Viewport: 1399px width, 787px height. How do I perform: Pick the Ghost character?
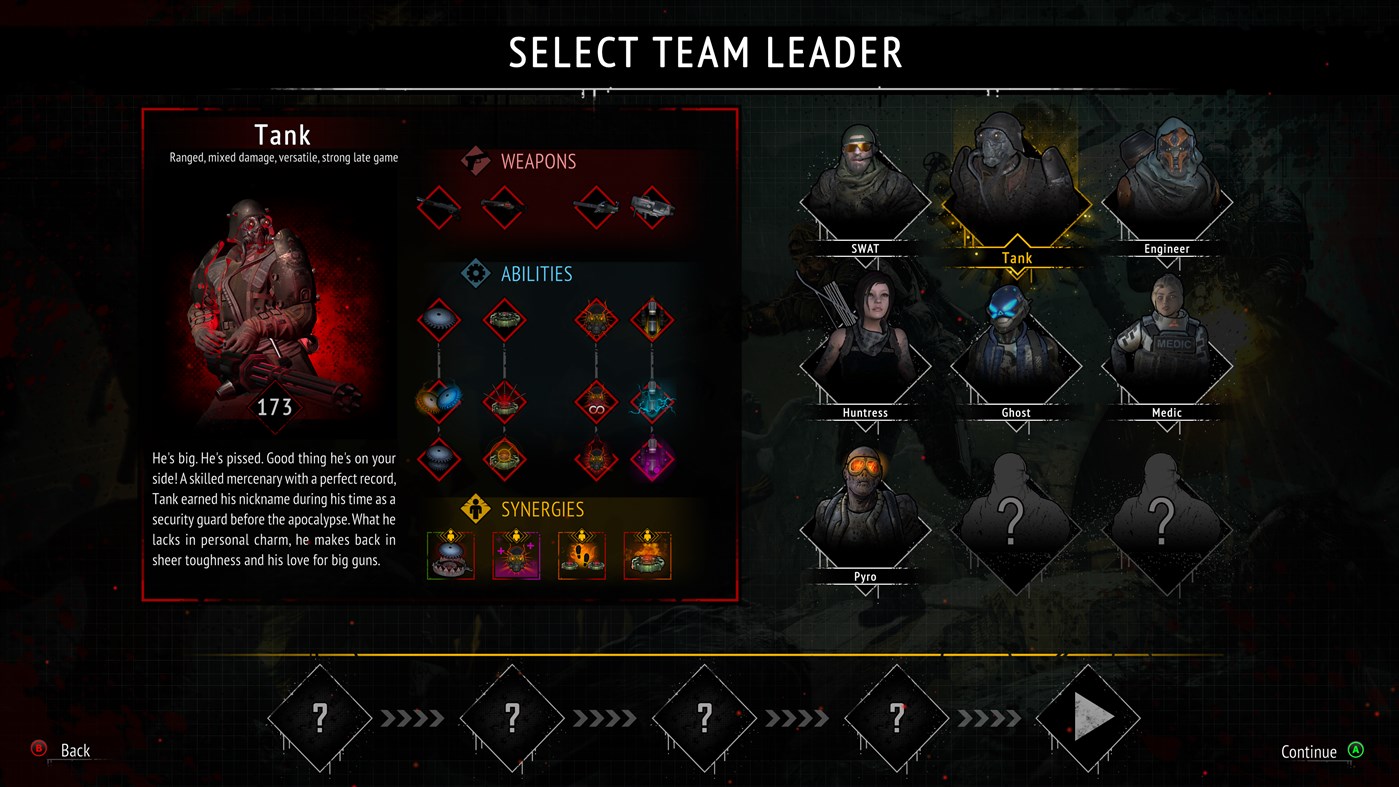[x=1015, y=348]
